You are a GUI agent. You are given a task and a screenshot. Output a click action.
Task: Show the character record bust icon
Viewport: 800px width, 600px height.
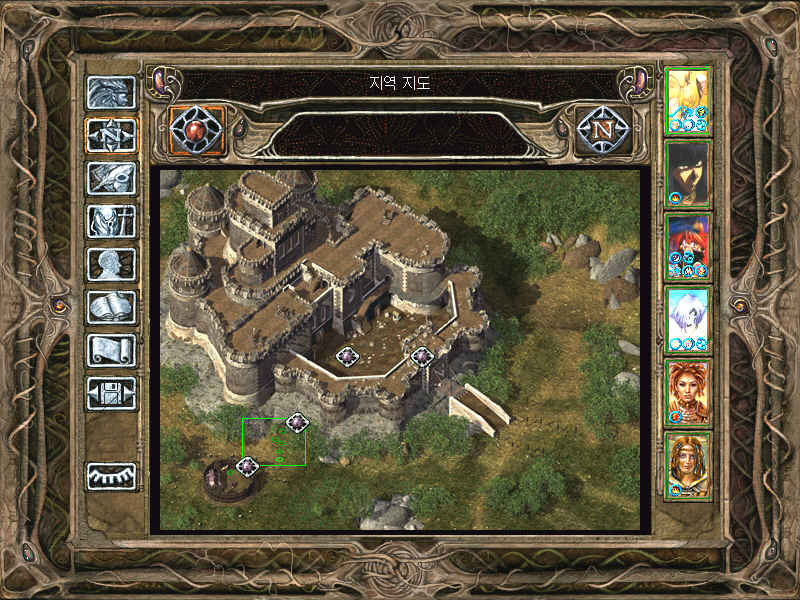click(x=111, y=263)
